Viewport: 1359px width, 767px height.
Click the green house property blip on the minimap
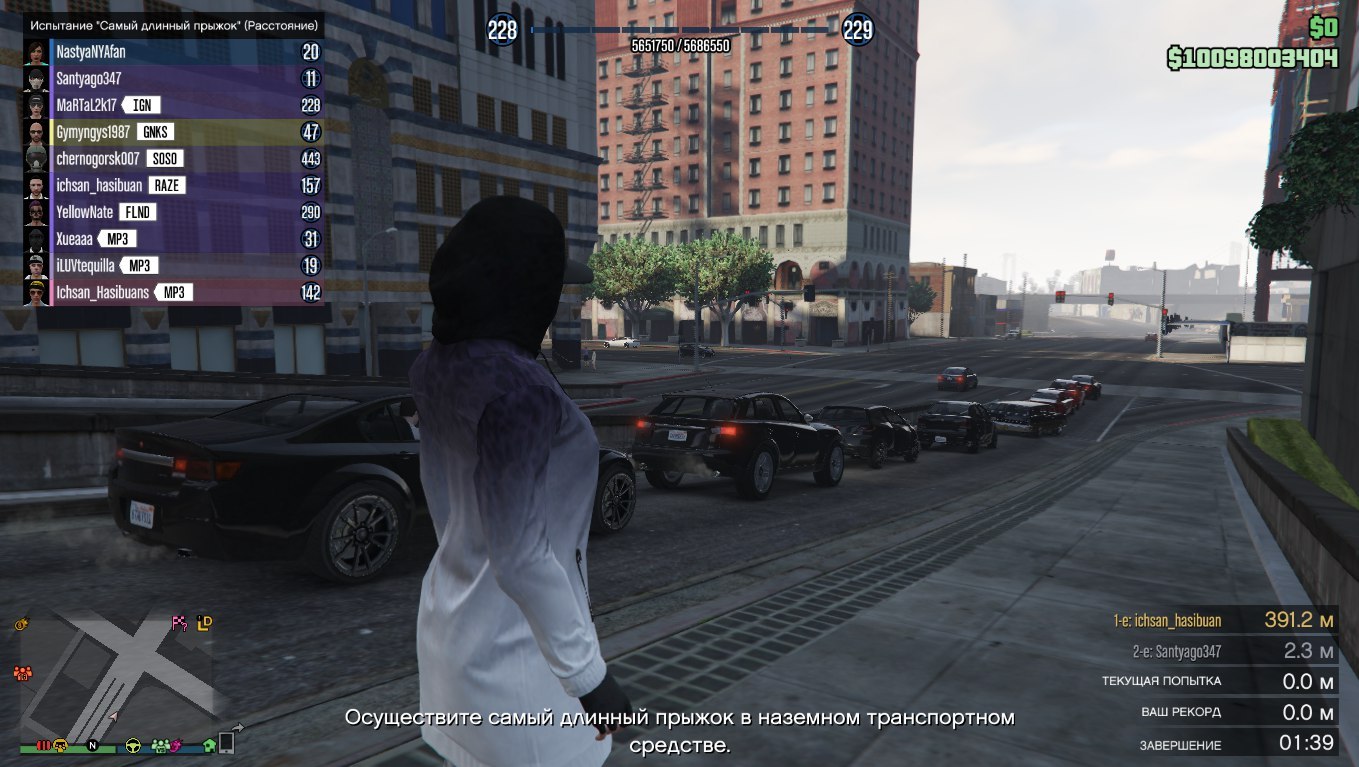point(208,746)
